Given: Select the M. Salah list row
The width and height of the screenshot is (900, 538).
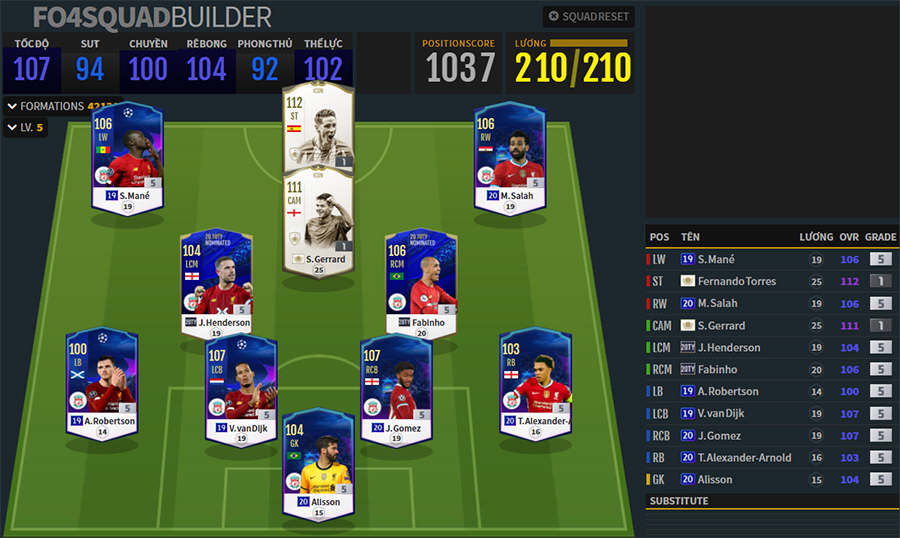Looking at the screenshot, I should pyautogui.click(x=770, y=303).
